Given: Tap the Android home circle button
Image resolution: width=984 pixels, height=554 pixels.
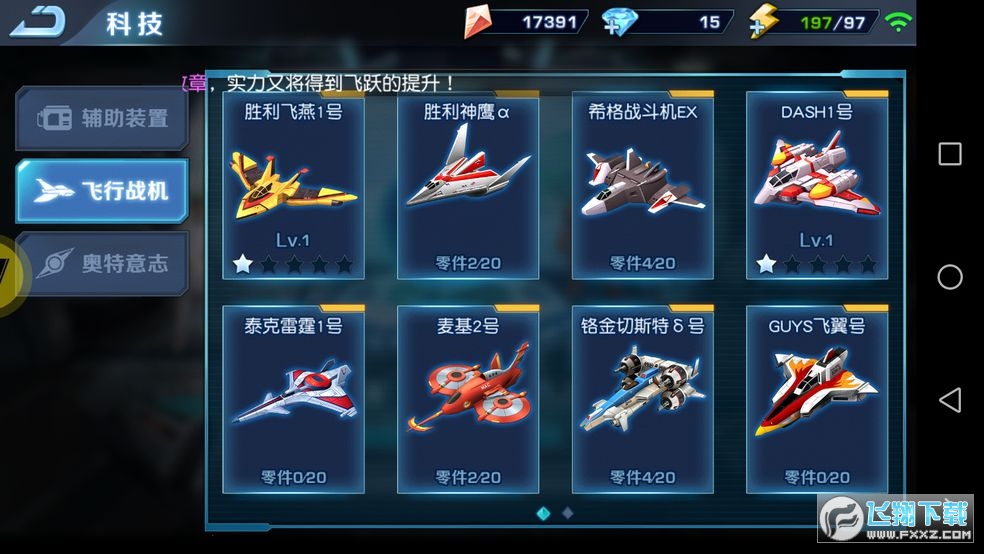Looking at the screenshot, I should click(x=950, y=277).
